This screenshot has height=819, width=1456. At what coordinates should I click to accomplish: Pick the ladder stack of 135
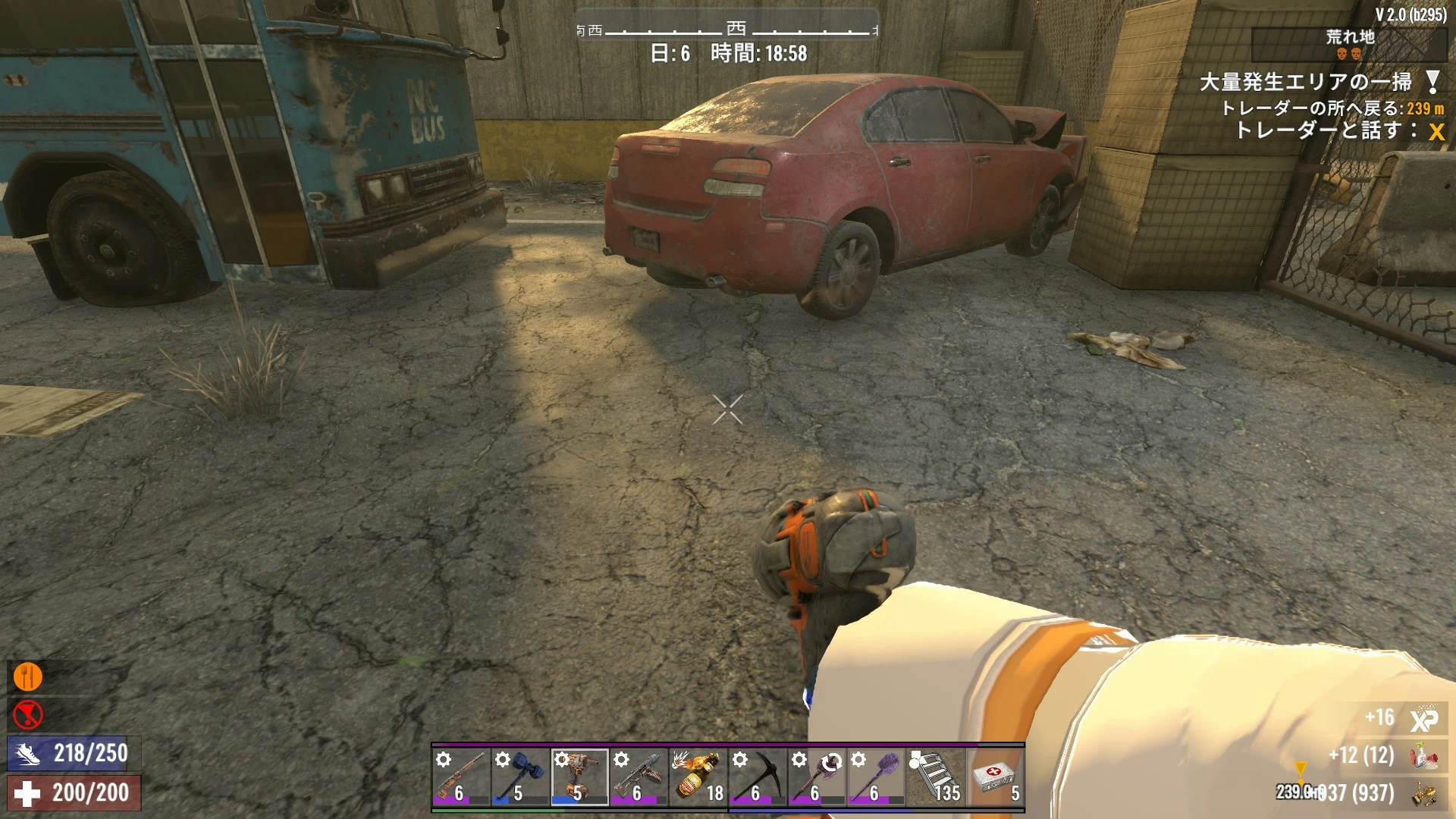pos(935,777)
